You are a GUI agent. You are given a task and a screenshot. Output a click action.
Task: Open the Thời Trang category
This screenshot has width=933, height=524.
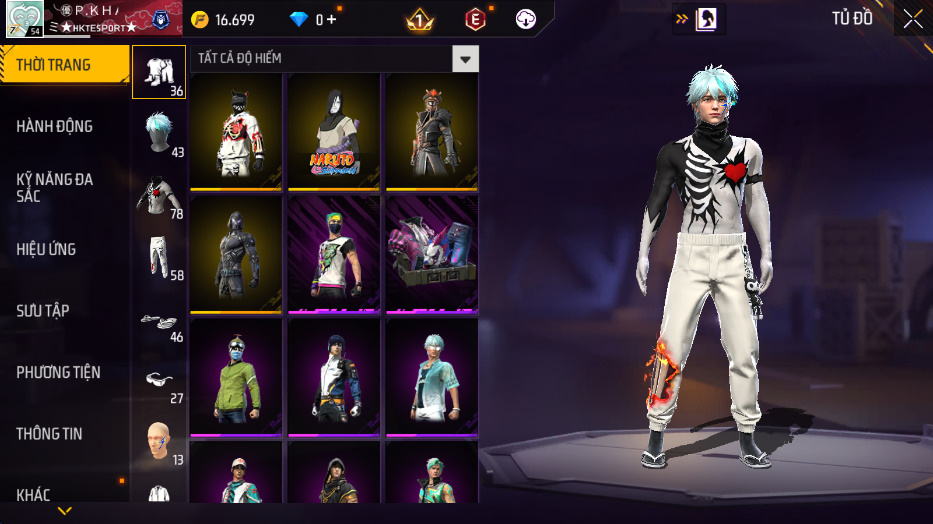[60, 65]
